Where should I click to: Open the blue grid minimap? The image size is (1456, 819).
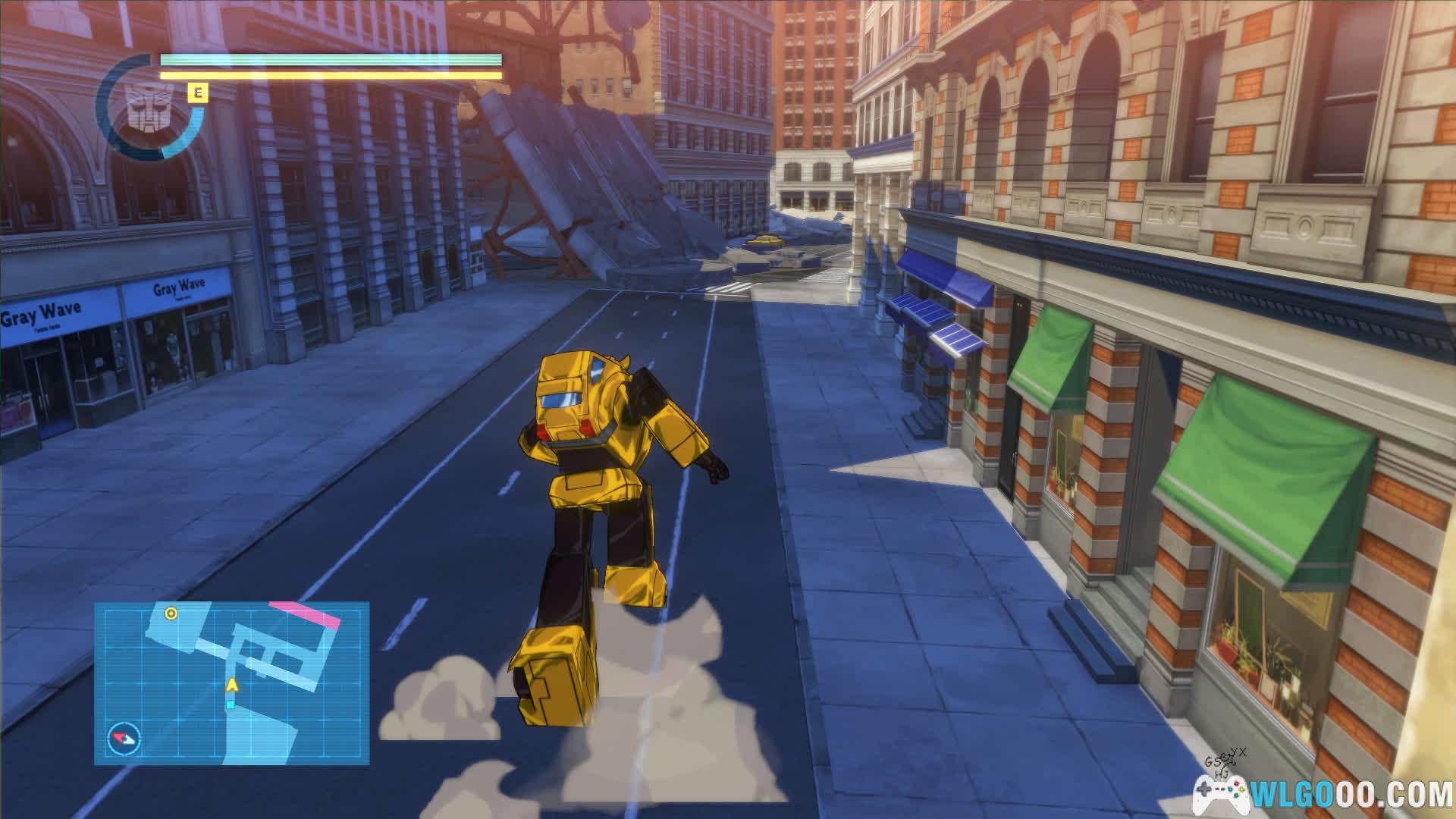click(231, 682)
